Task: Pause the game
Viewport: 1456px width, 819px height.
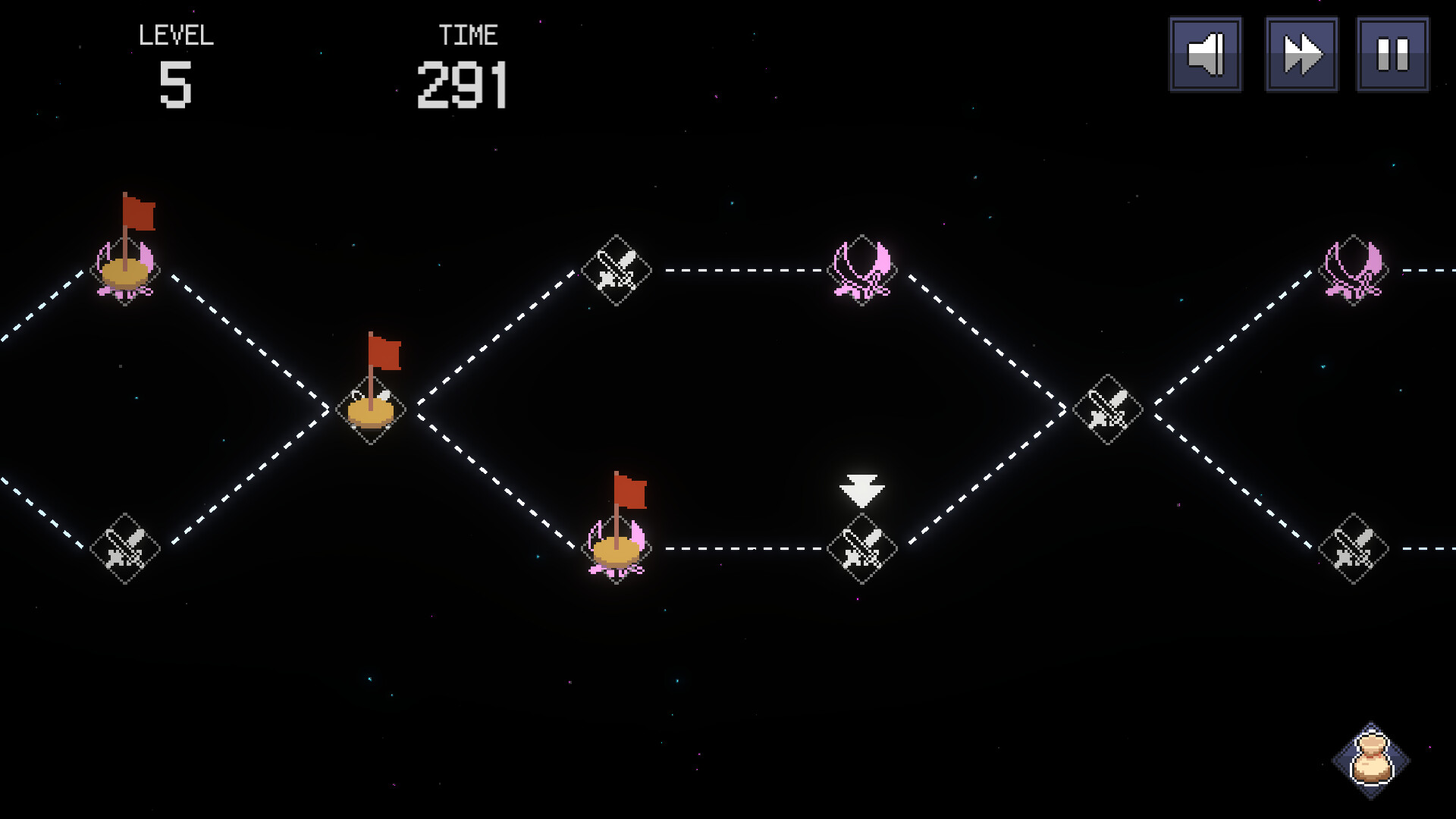Action: 1392,55
